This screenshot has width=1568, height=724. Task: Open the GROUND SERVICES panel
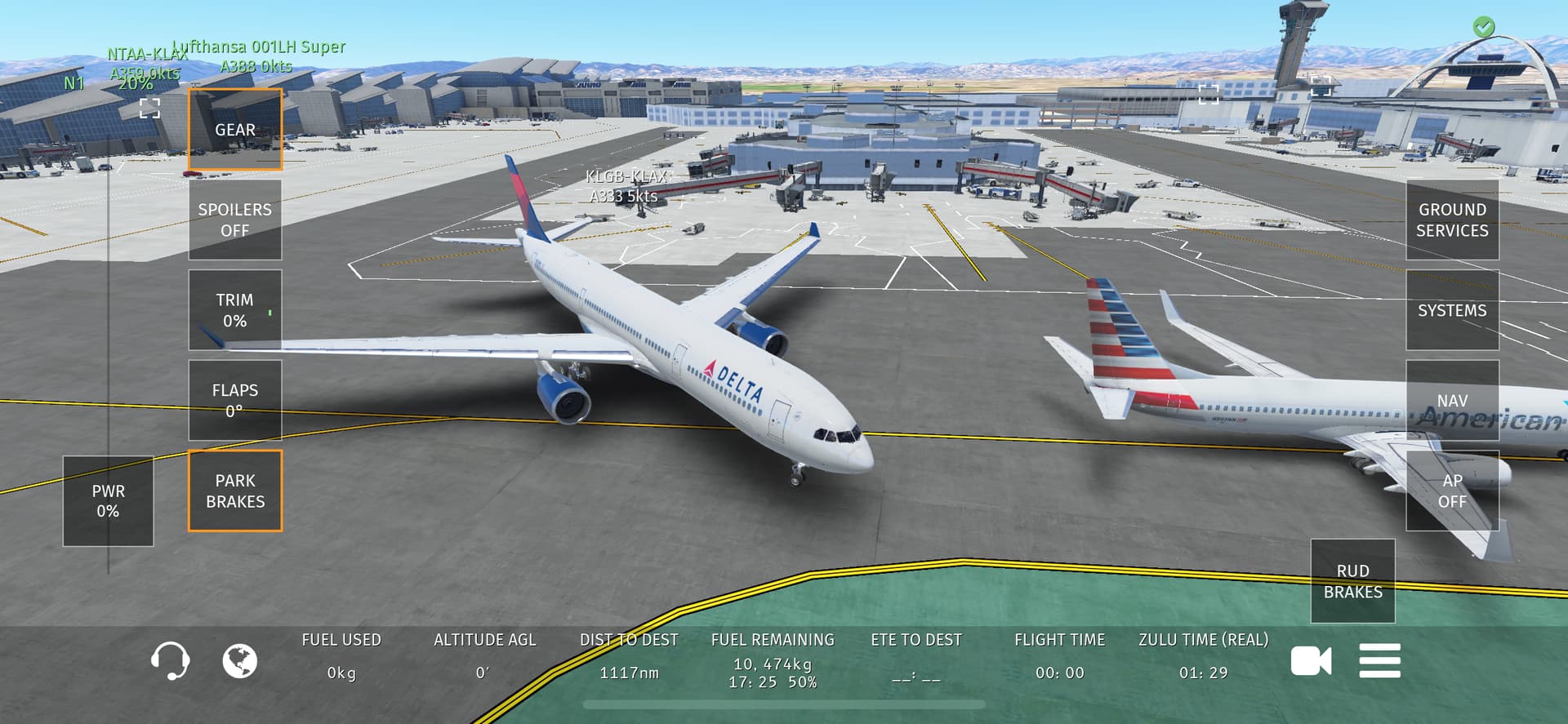[1451, 220]
